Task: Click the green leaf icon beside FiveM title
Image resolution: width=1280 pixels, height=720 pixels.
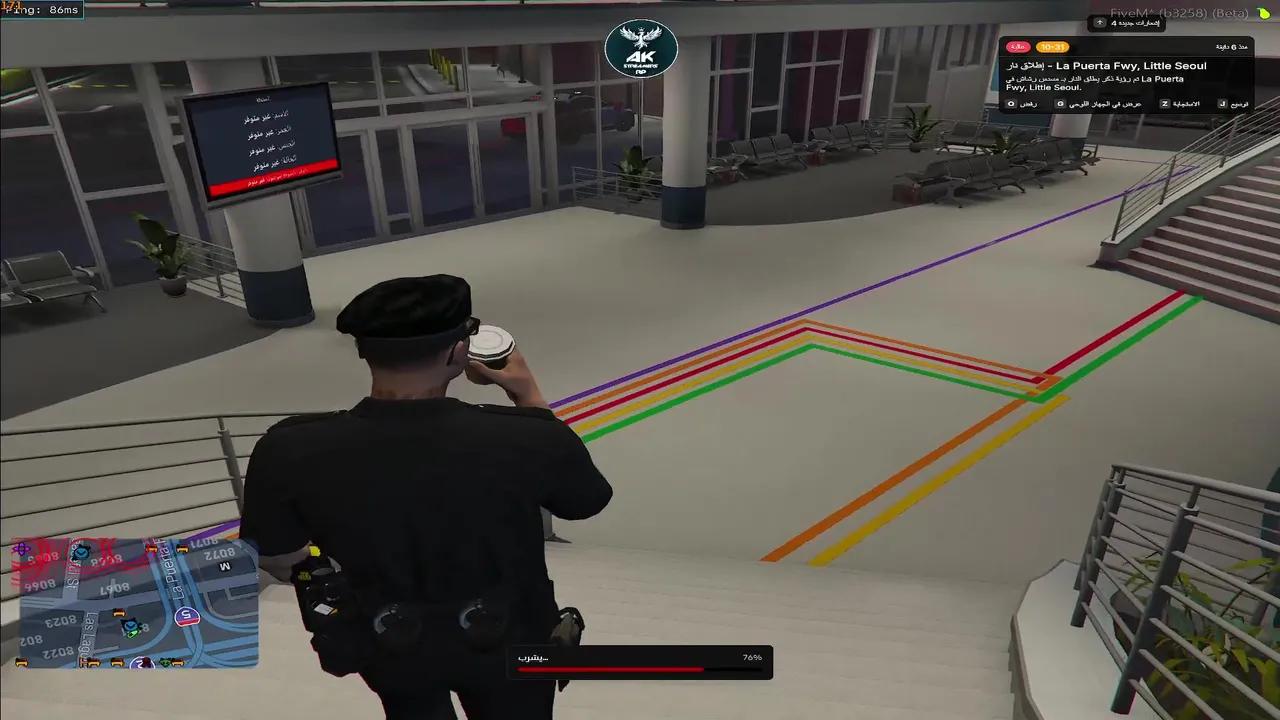Action: coord(1263,14)
